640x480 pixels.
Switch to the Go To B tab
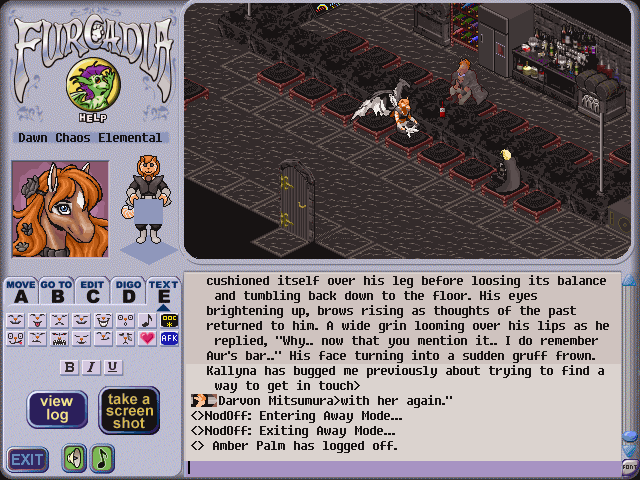tap(57, 291)
